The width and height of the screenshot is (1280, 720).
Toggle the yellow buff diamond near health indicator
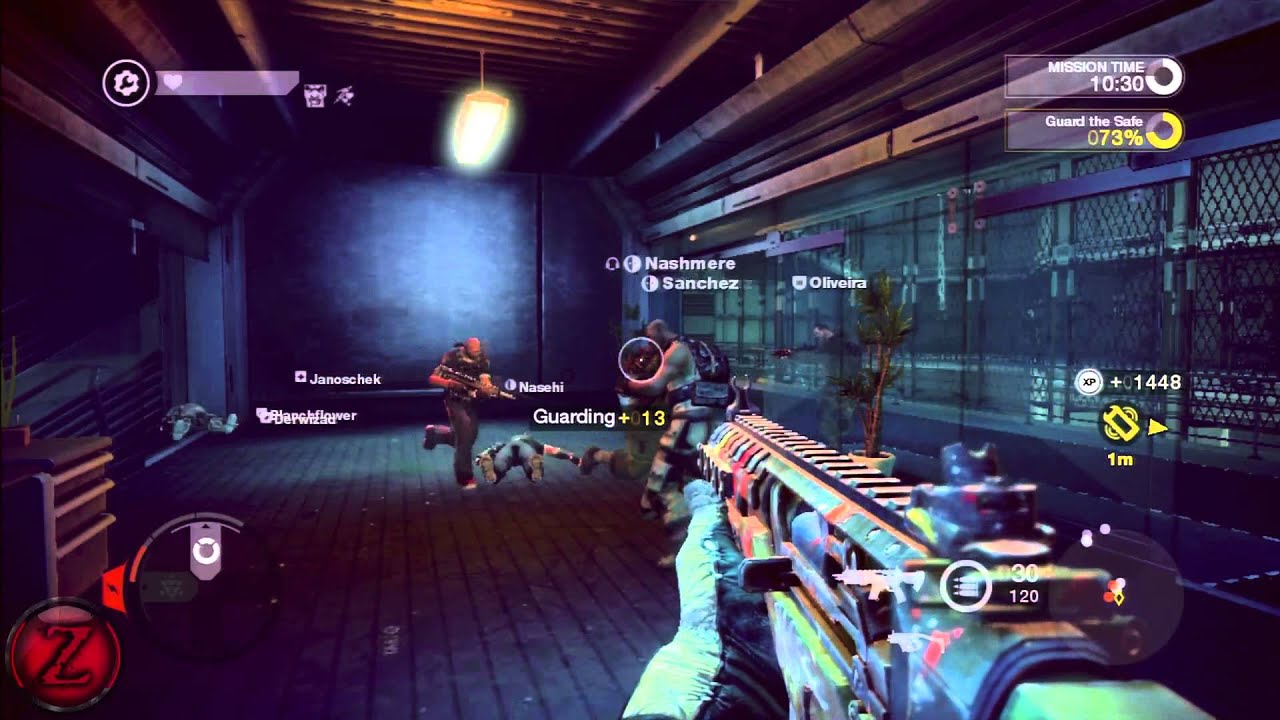(x=1120, y=597)
